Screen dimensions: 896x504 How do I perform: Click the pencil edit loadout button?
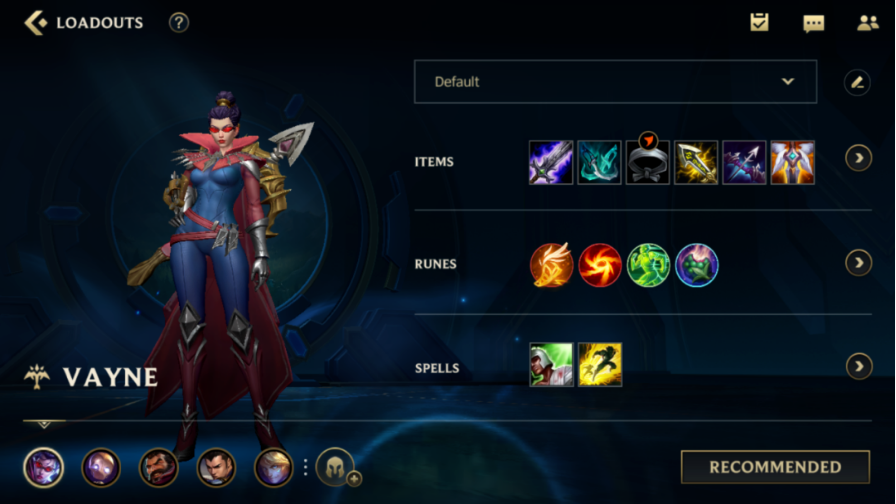coord(857,82)
